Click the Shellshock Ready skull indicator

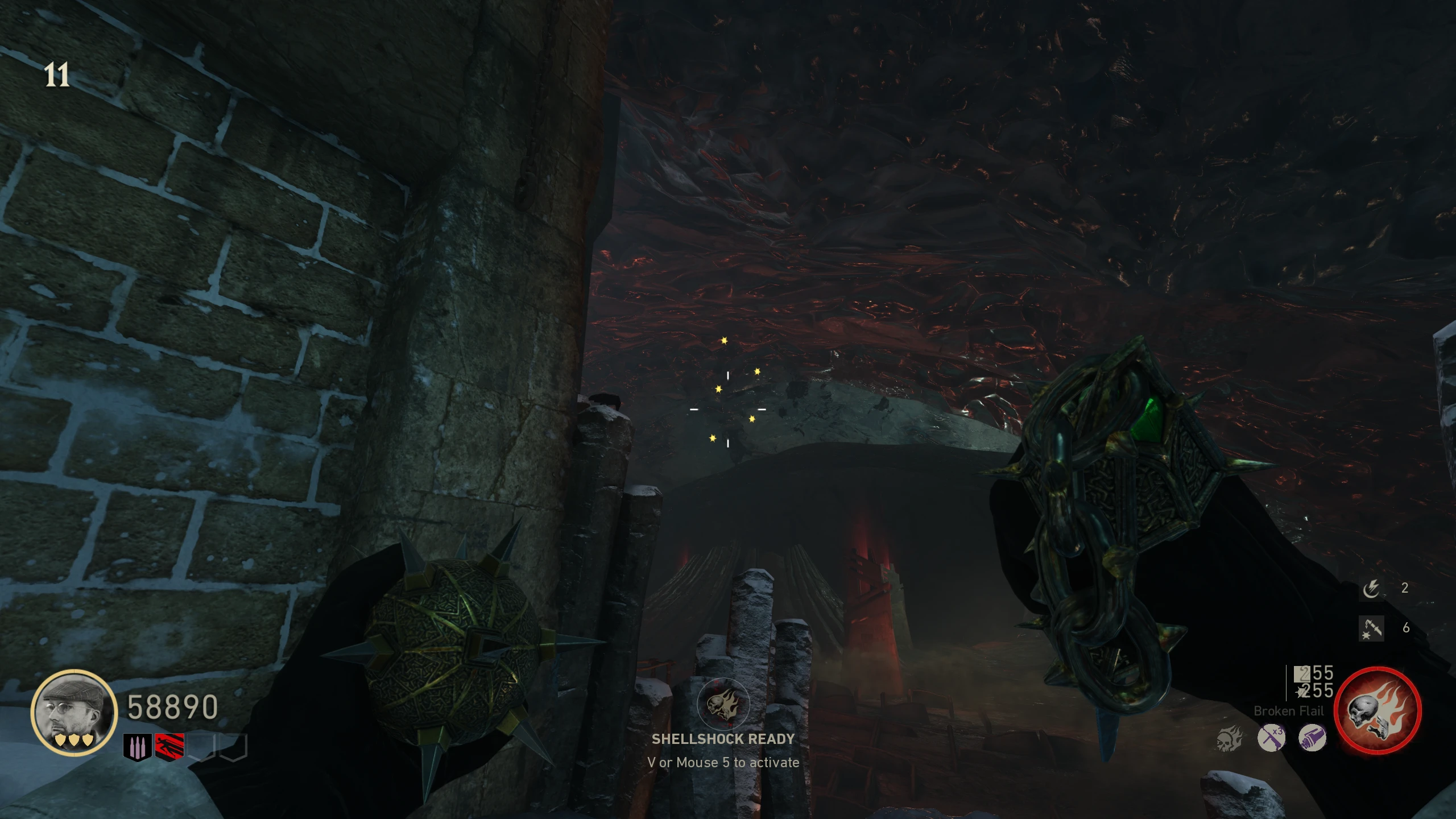coord(723,705)
